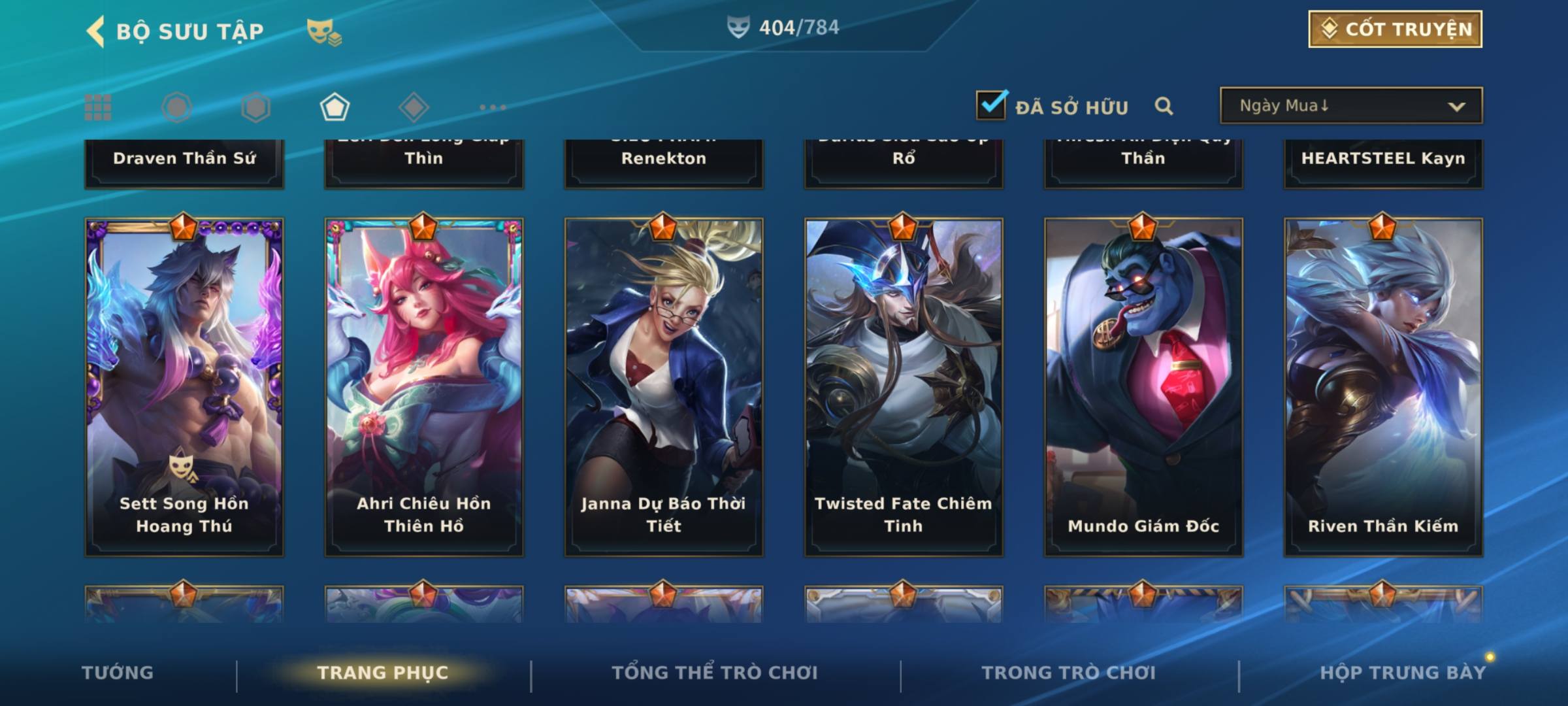Choose the Ahri Chiêu Hồn Thiên Hồ skin
This screenshot has height=706, width=1568.
[x=424, y=387]
